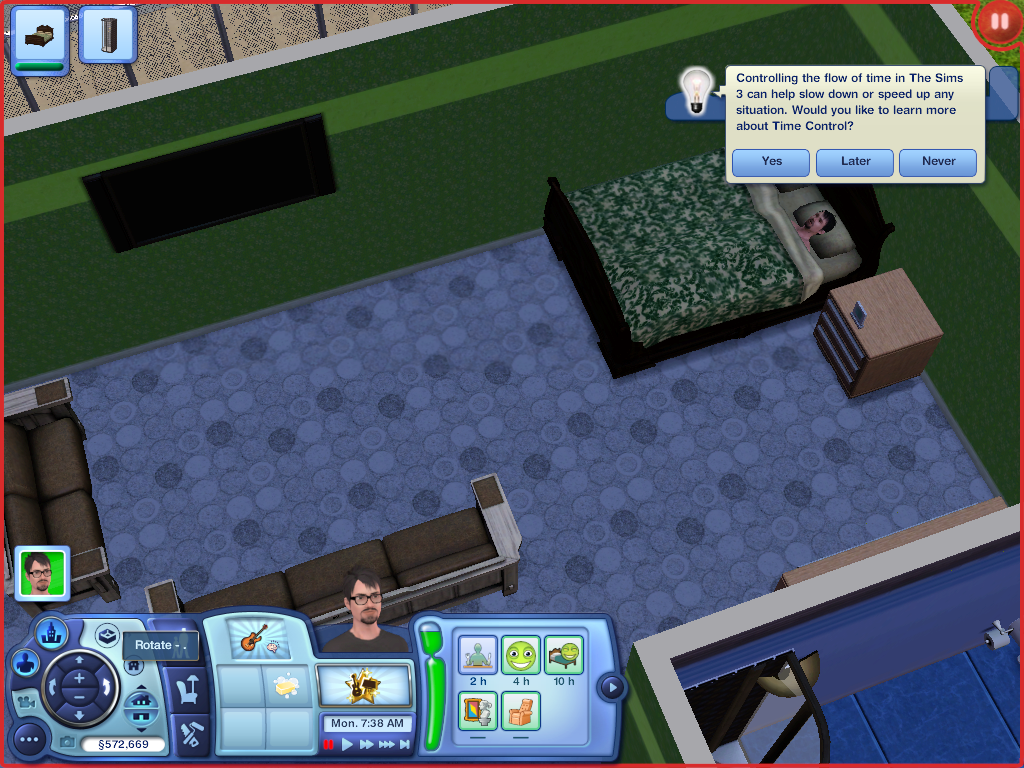1024x768 pixels.
Task: Set game speed to double fast forward
Action: click(367, 744)
